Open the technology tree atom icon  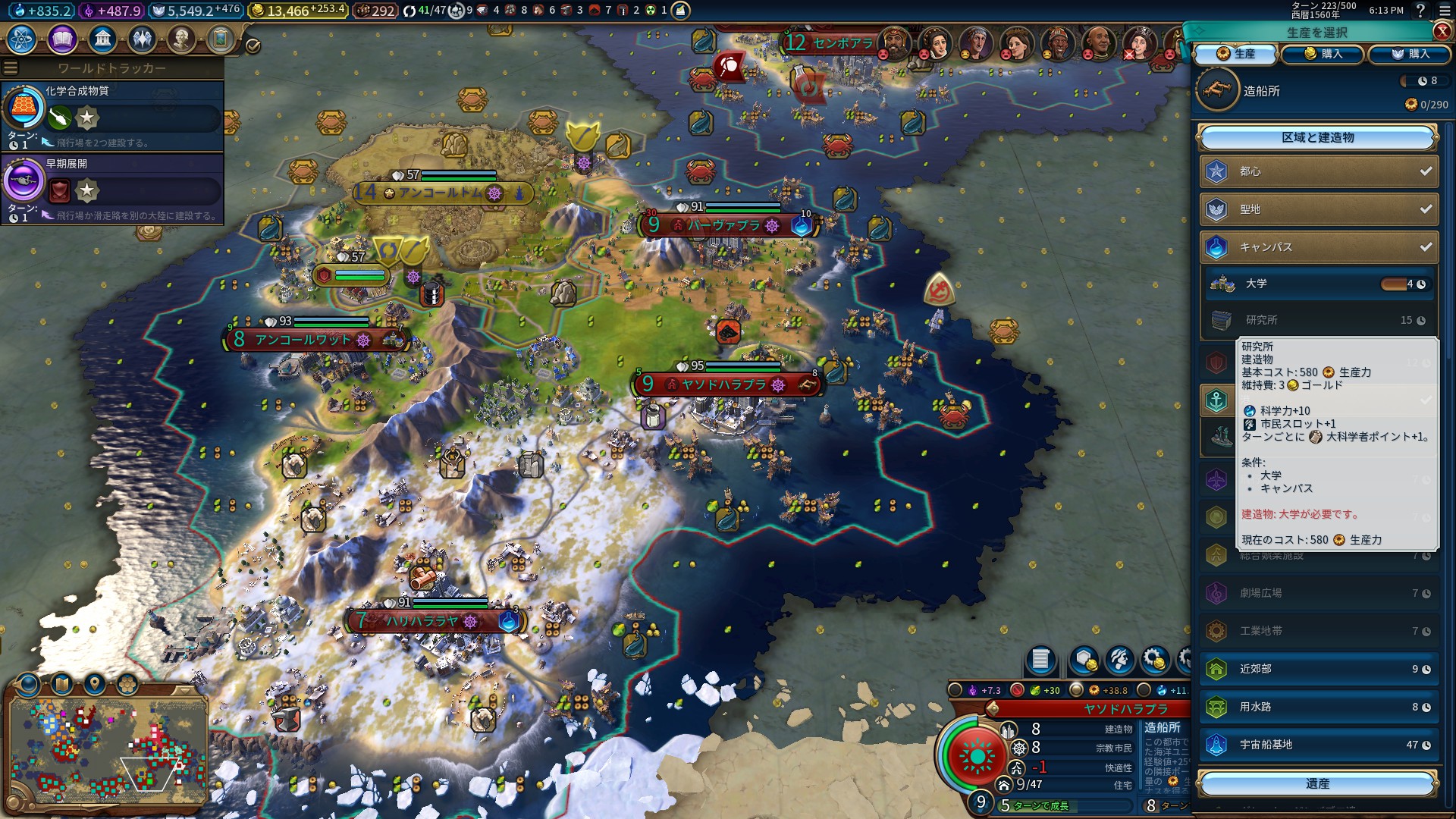(x=22, y=39)
